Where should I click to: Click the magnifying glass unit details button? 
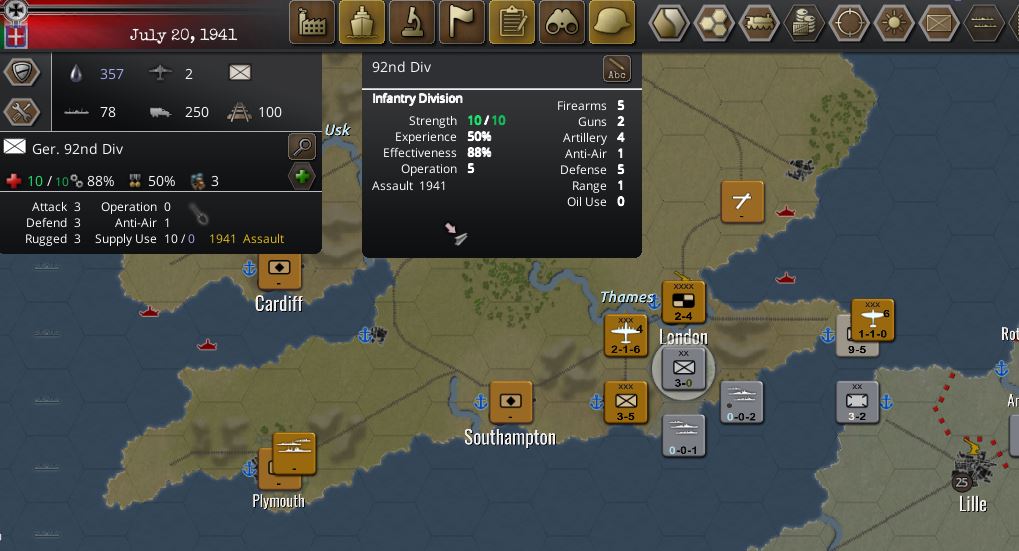tap(301, 147)
